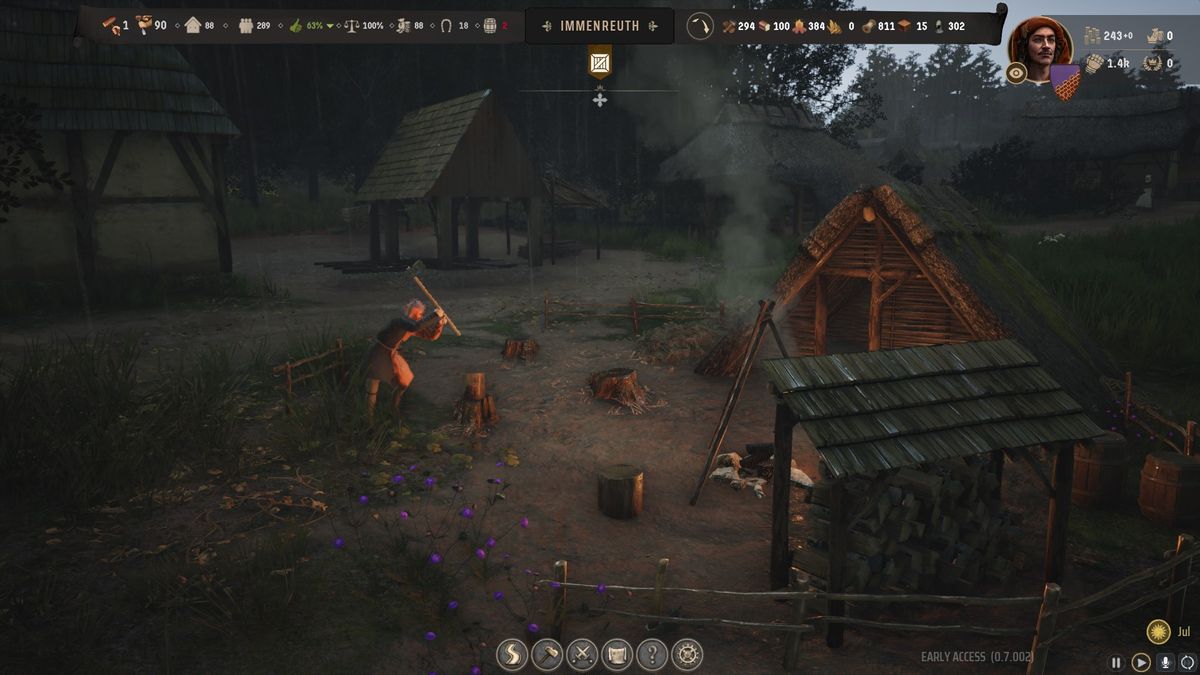Viewport: 1200px width, 675px height.
Task: Click the purple coat of arms shield
Action: (1064, 81)
